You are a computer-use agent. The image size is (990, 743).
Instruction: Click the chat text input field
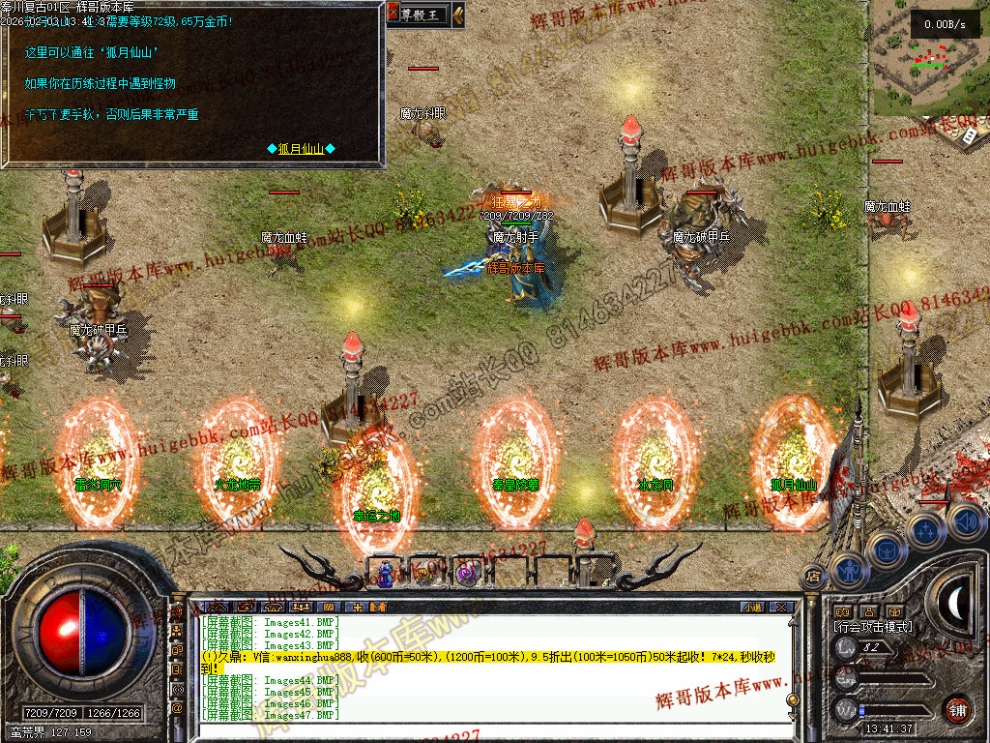pyautogui.click(x=490, y=730)
